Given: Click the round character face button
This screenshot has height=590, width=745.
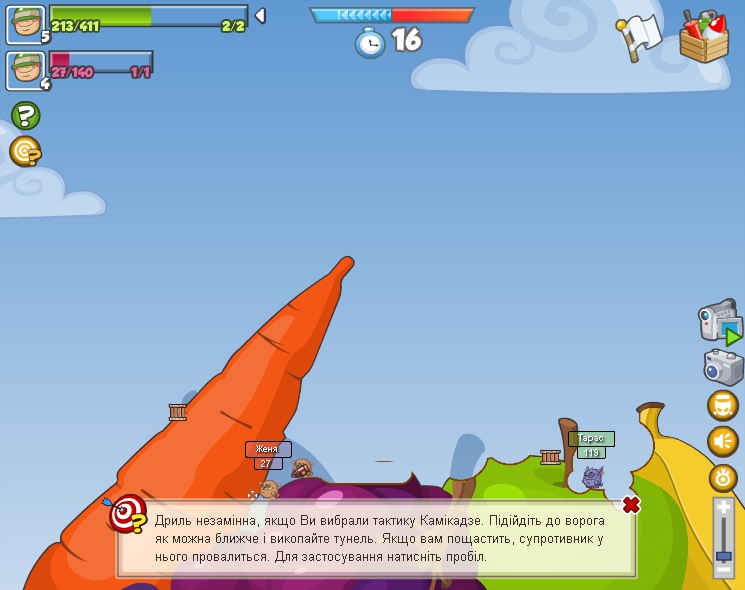Looking at the screenshot, I should click(722, 406).
